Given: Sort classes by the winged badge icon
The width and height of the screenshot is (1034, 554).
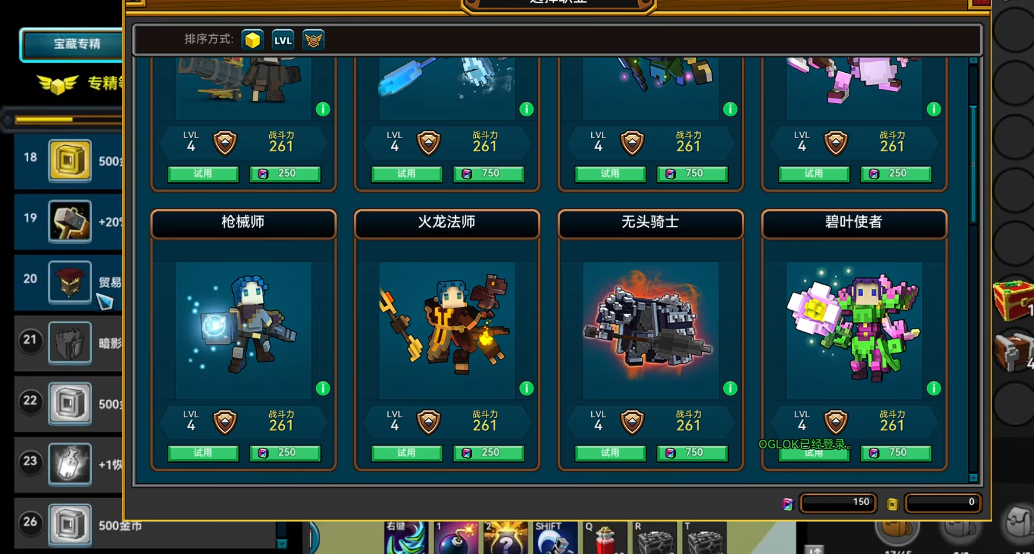Looking at the screenshot, I should coord(313,40).
